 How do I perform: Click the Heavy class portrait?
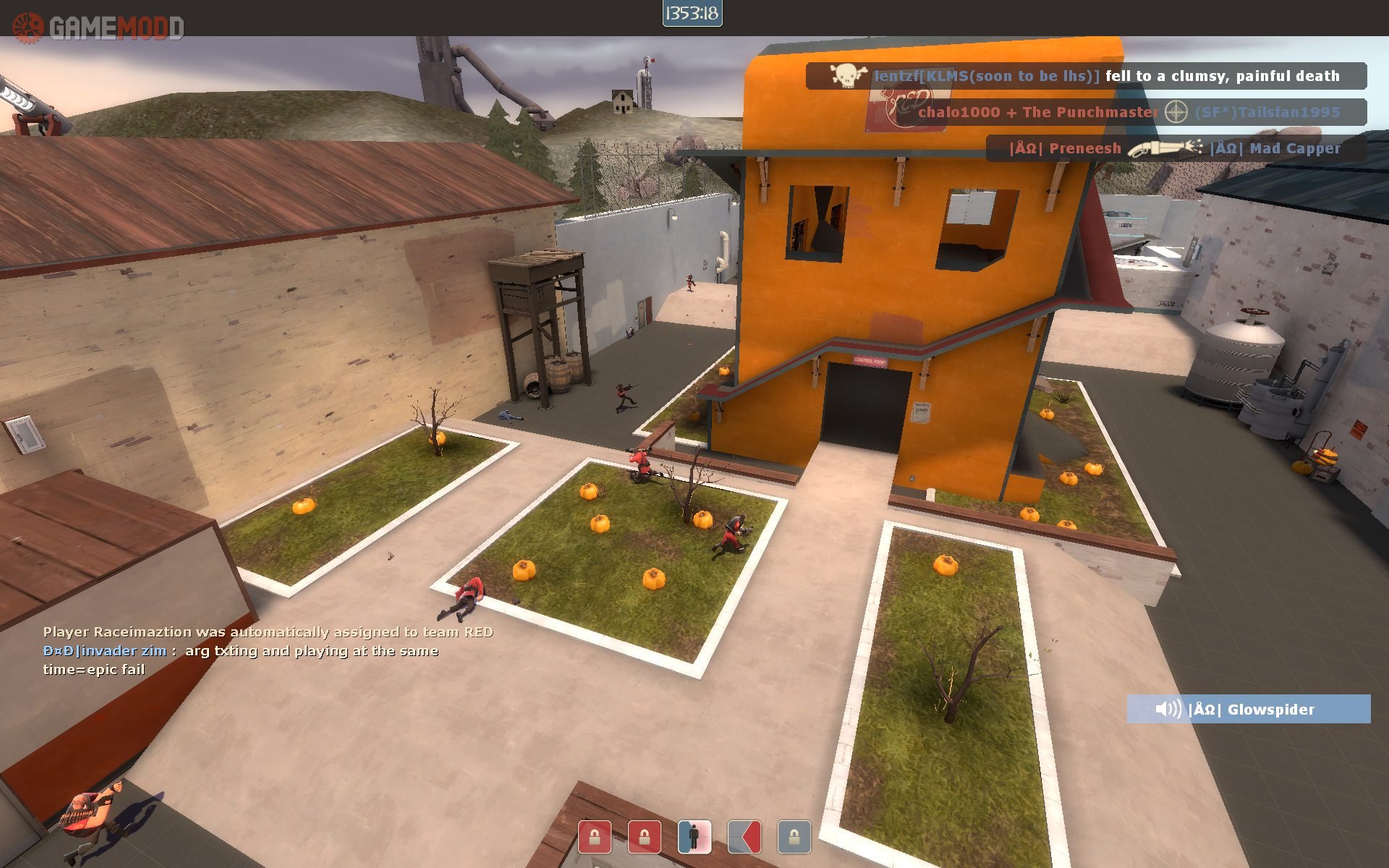[x=94, y=817]
